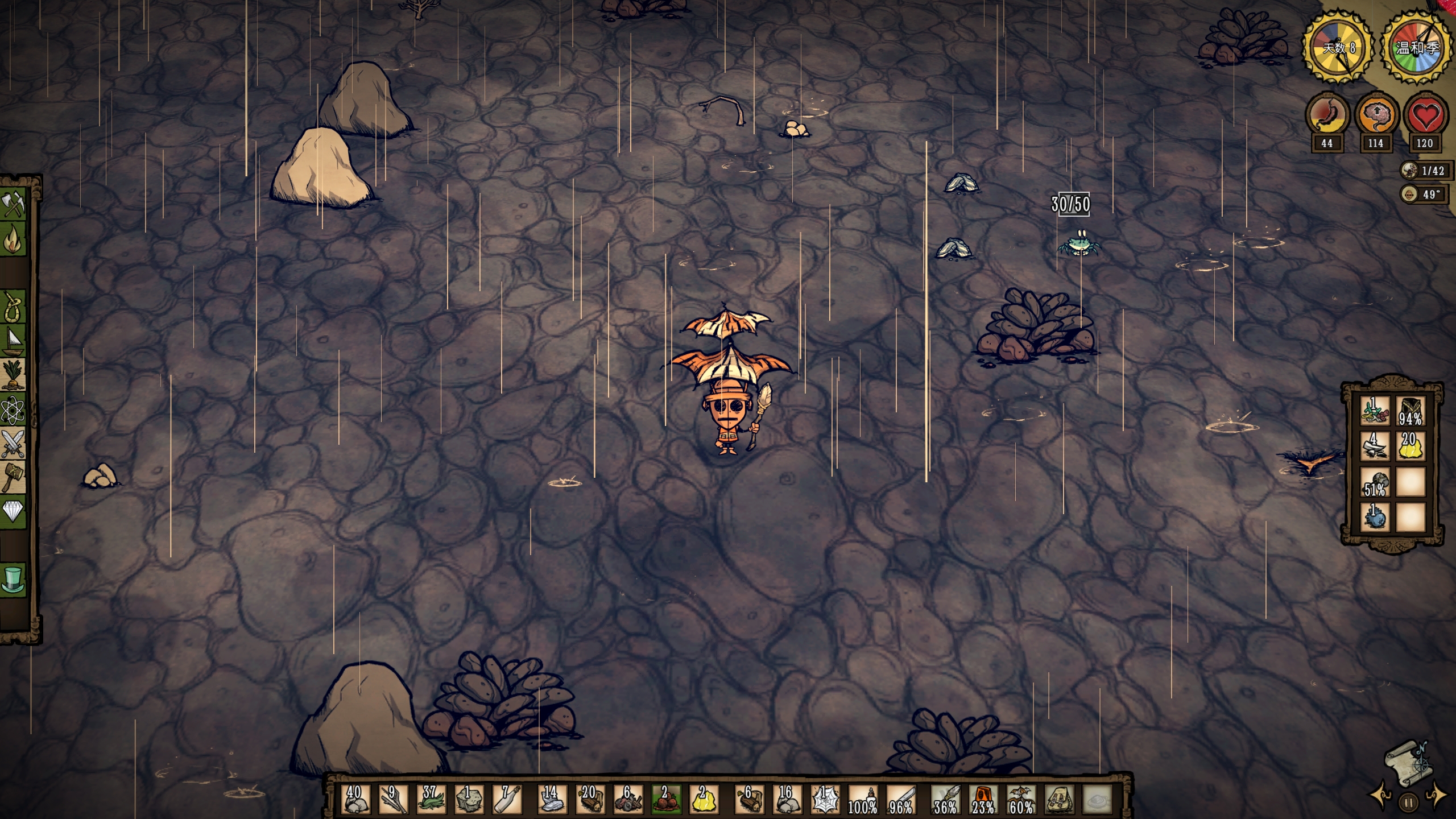Click the backpack equipment slot
Image resolution: width=1456 pixels, height=819 pixels.
tap(1059, 799)
